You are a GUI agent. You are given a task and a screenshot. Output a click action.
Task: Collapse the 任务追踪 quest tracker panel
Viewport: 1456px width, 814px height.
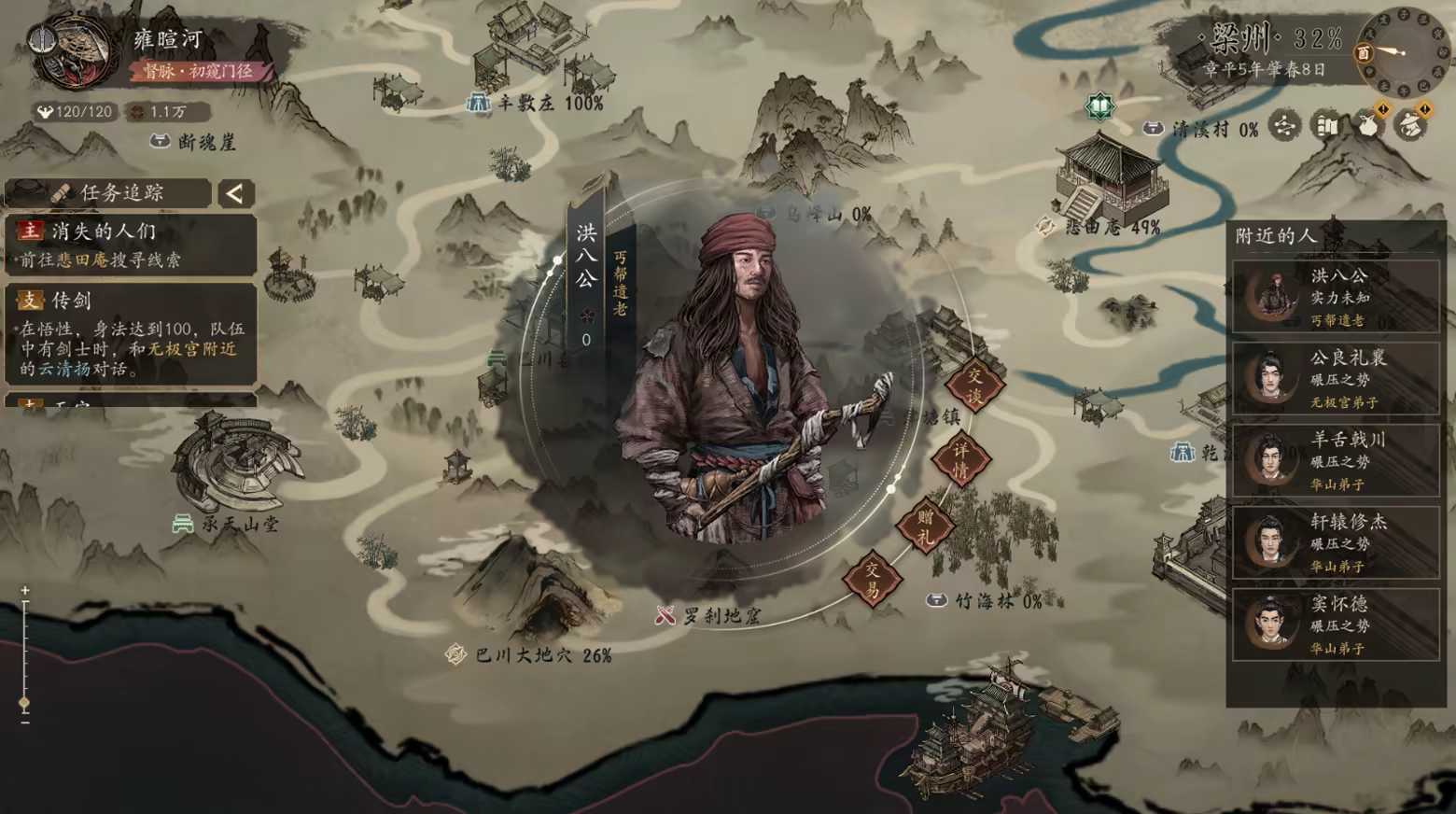[x=234, y=193]
